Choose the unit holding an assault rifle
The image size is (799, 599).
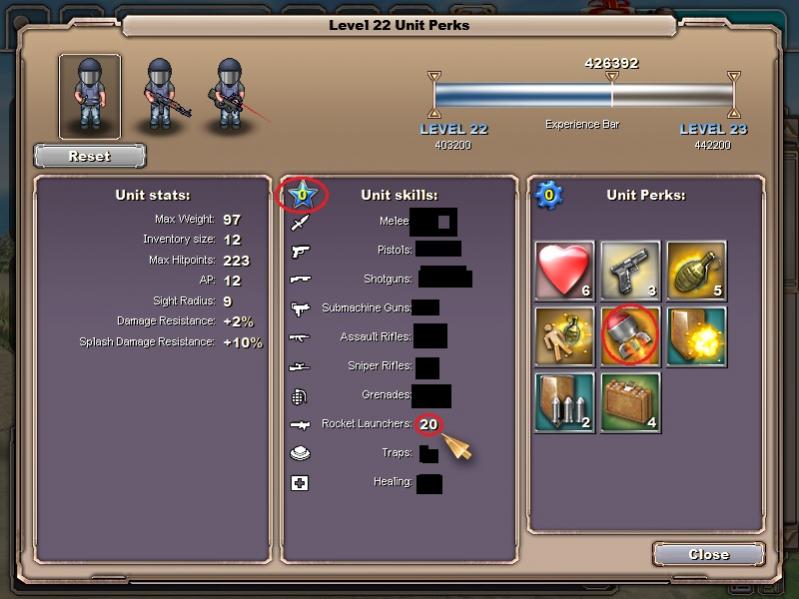(162, 96)
